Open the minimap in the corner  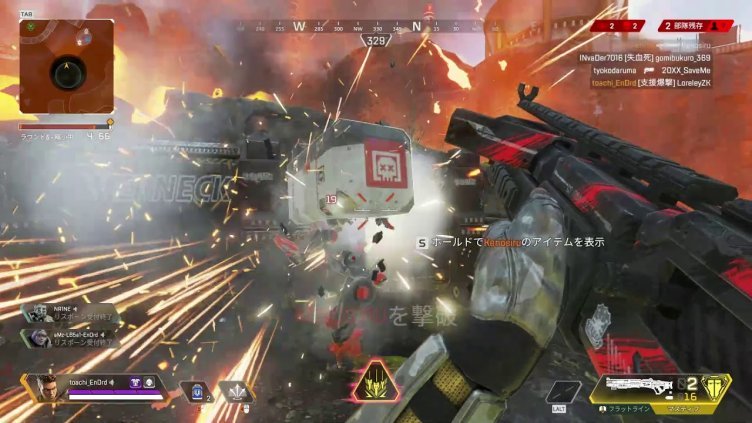[66, 66]
